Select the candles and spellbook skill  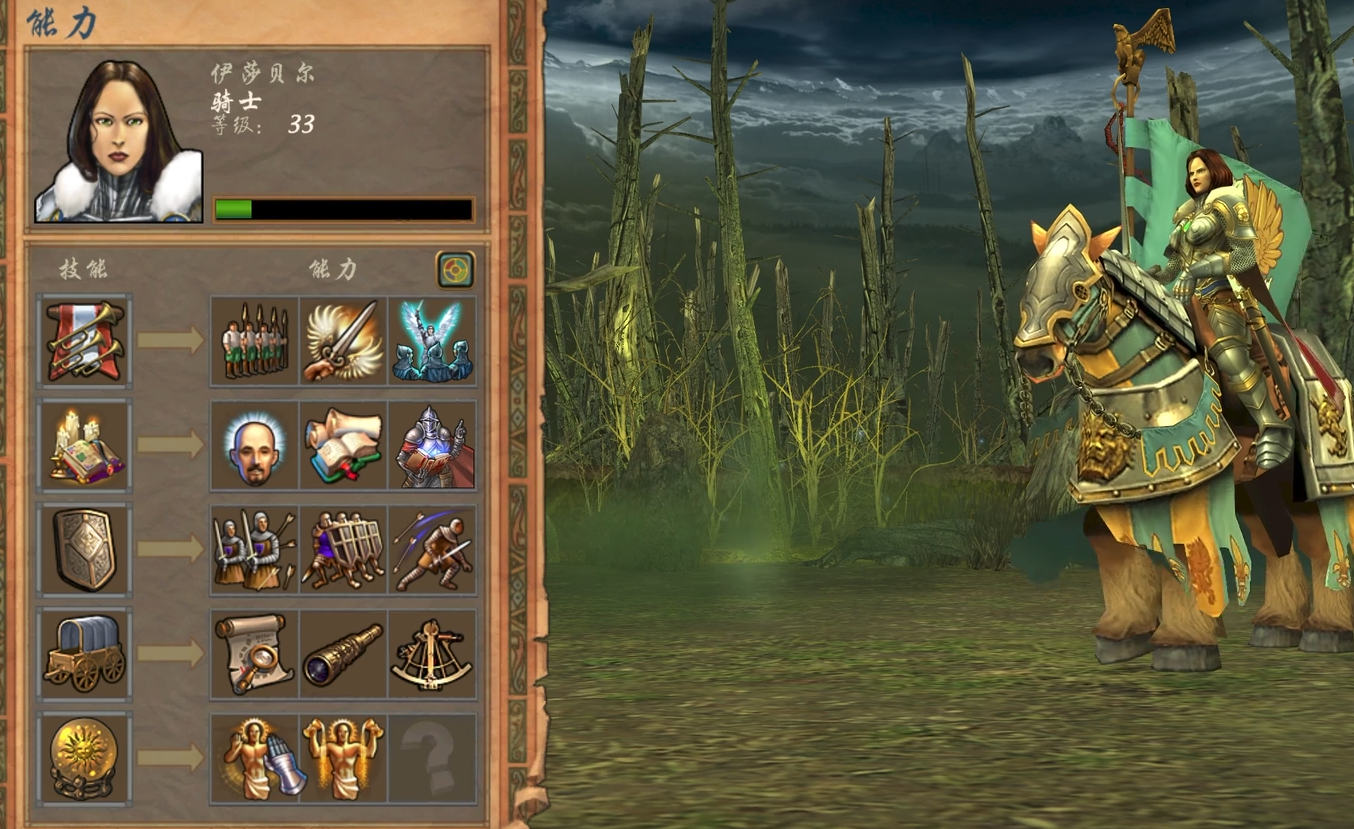pyautogui.click(x=84, y=444)
